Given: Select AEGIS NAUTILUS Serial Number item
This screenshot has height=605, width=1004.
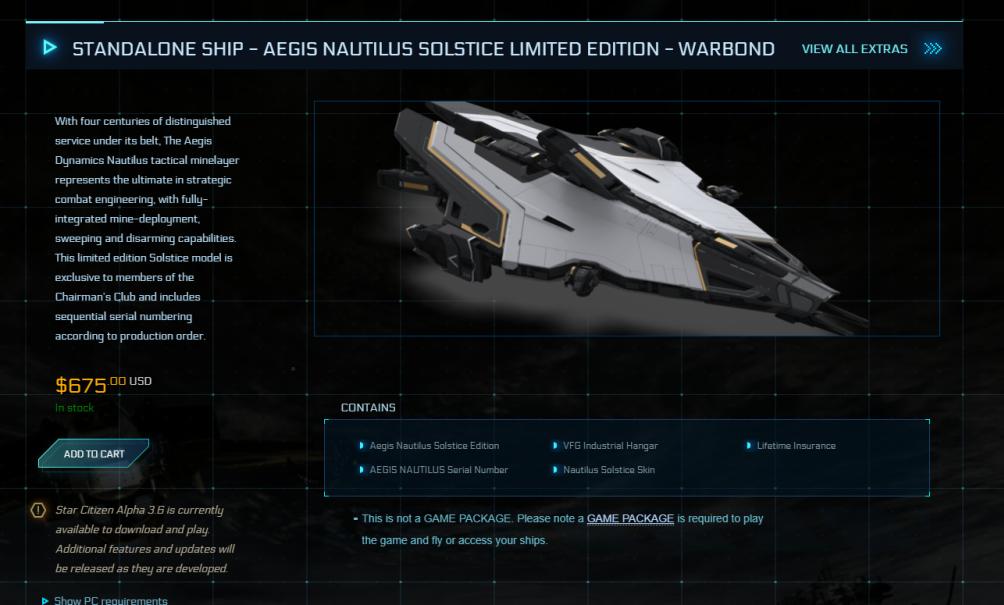Looking at the screenshot, I should pyautogui.click(x=438, y=470).
